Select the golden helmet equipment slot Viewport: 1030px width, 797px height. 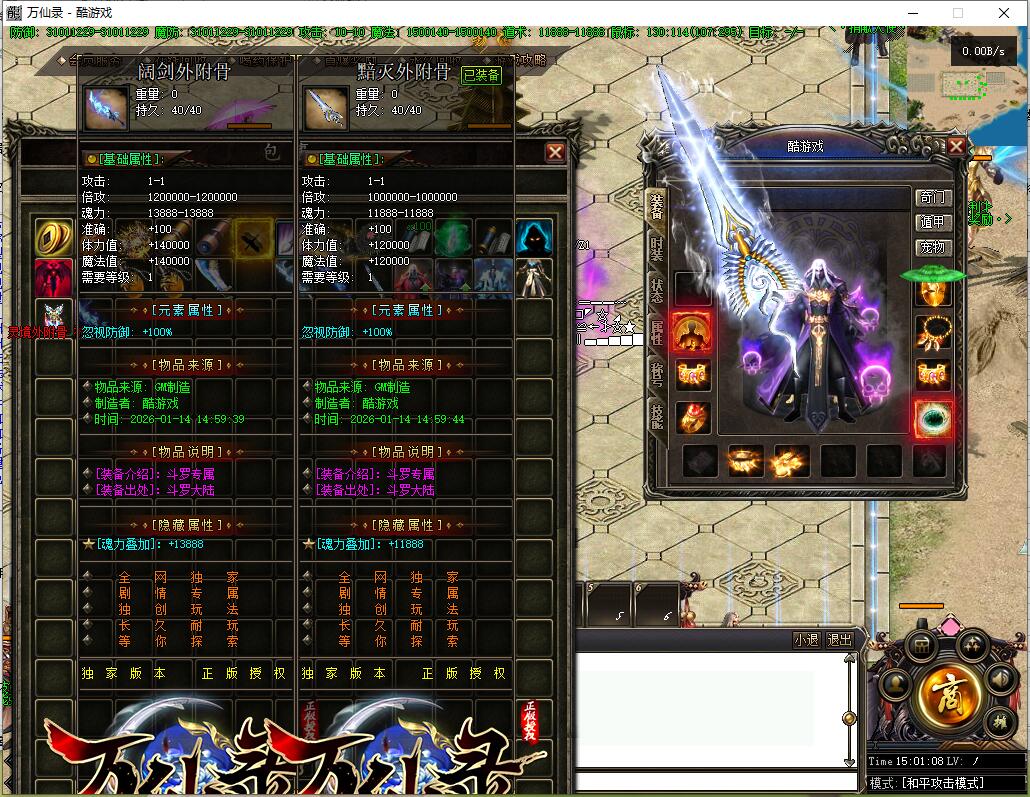pos(933,293)
